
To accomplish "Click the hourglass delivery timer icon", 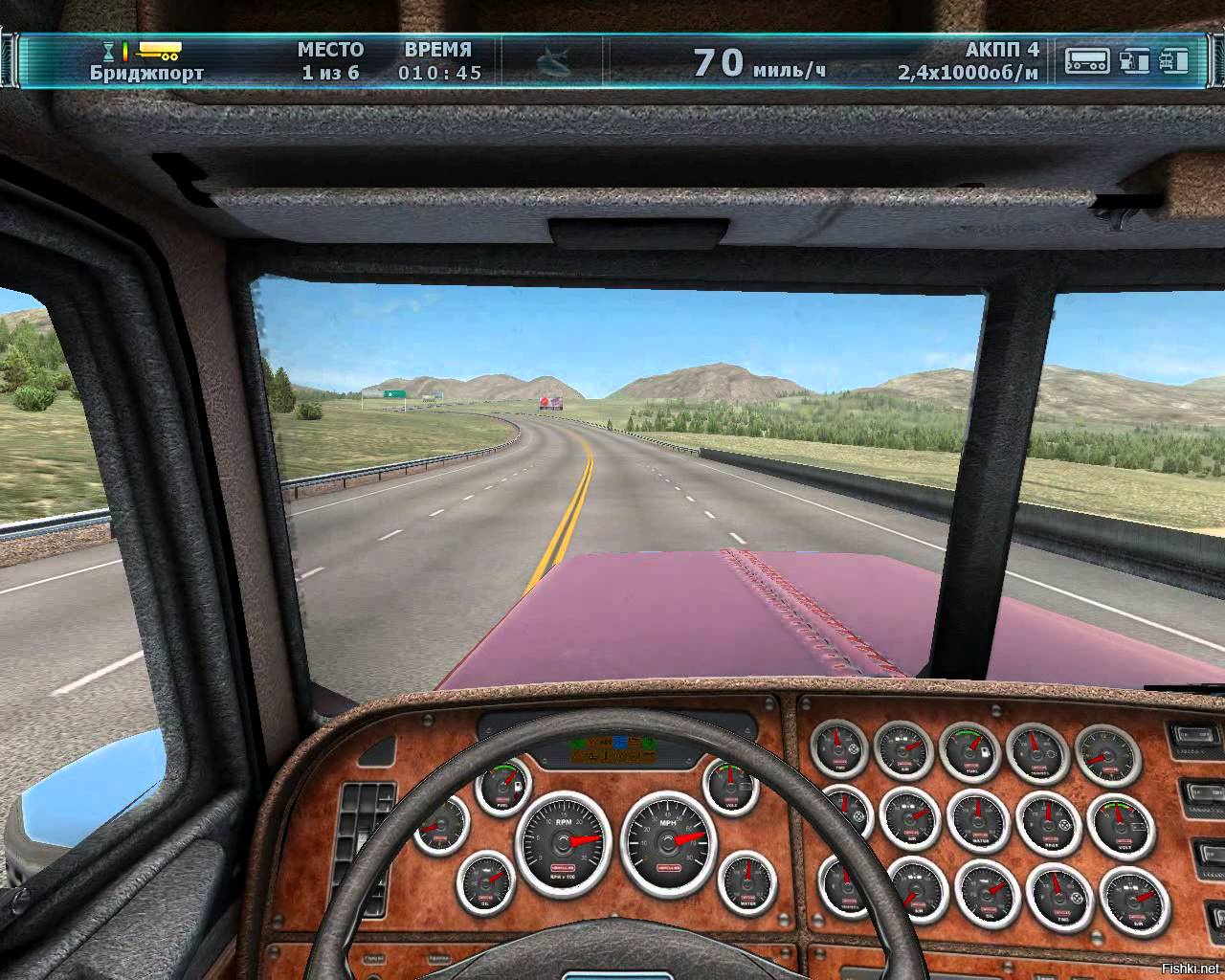I will point(109,50).
